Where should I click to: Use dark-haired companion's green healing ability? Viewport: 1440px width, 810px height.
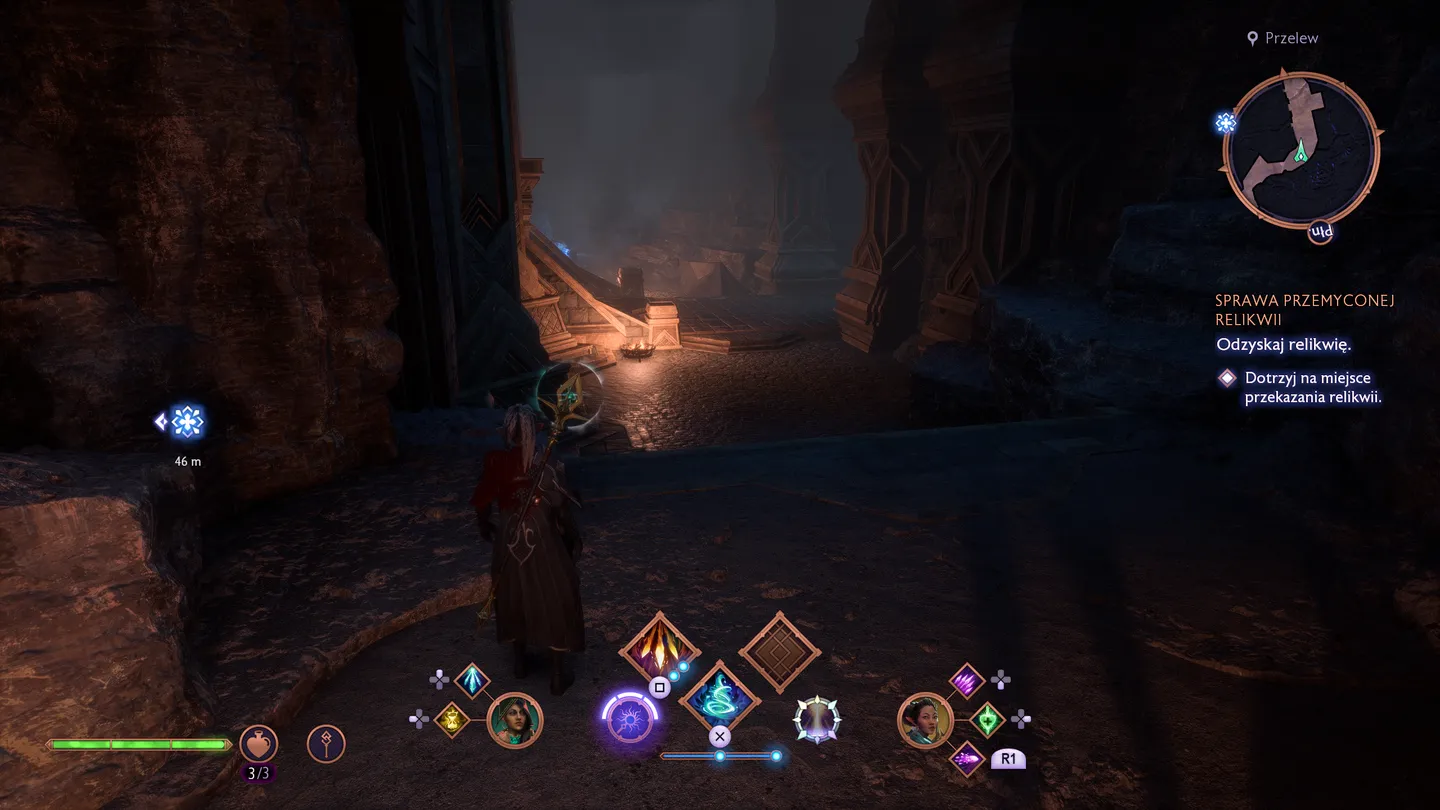(x=987, y=719)
